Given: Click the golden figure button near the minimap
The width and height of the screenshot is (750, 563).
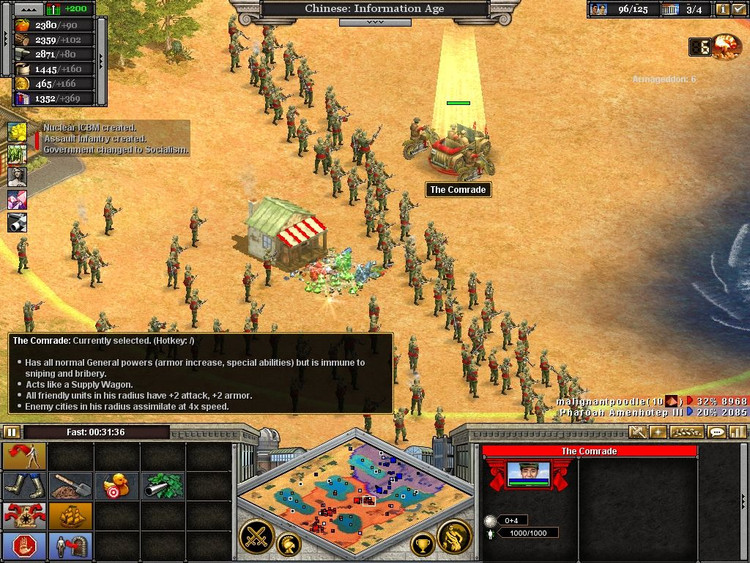Looking at the screenshot, I should pyautogui.click(x=455, y=536).
